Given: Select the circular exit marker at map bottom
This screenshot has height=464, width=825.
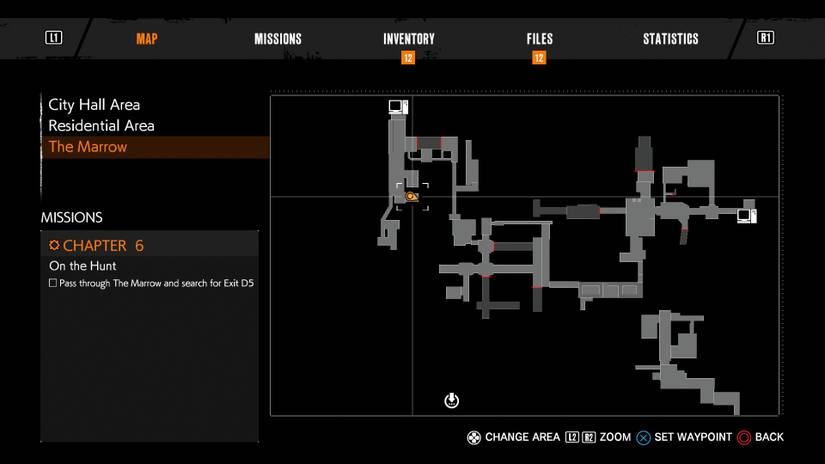Looking at the screenshot, I should pyautogui.click(x=451, y=401).
